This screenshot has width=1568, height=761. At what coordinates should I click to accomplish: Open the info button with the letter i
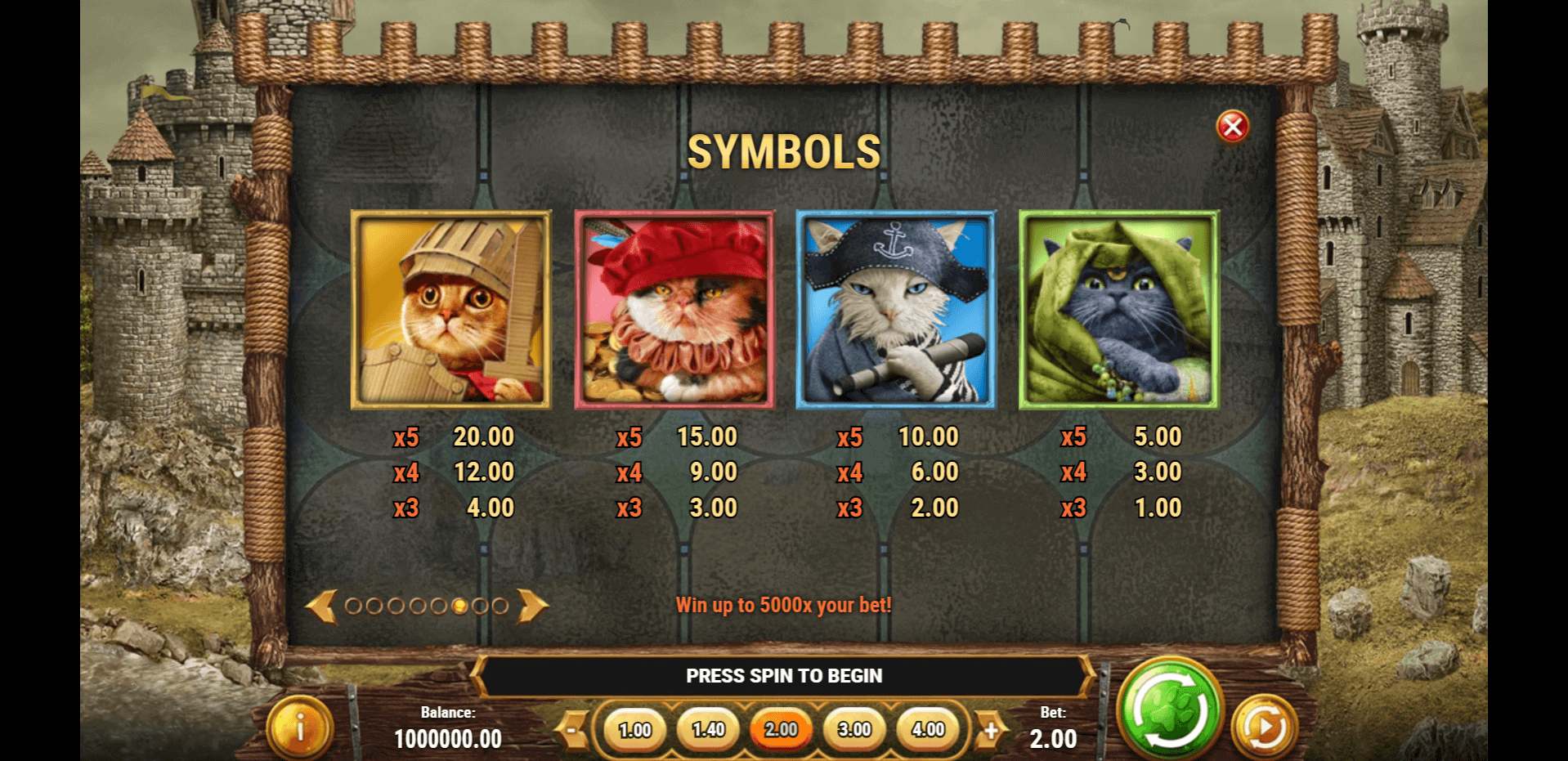(x=300, y=727)
